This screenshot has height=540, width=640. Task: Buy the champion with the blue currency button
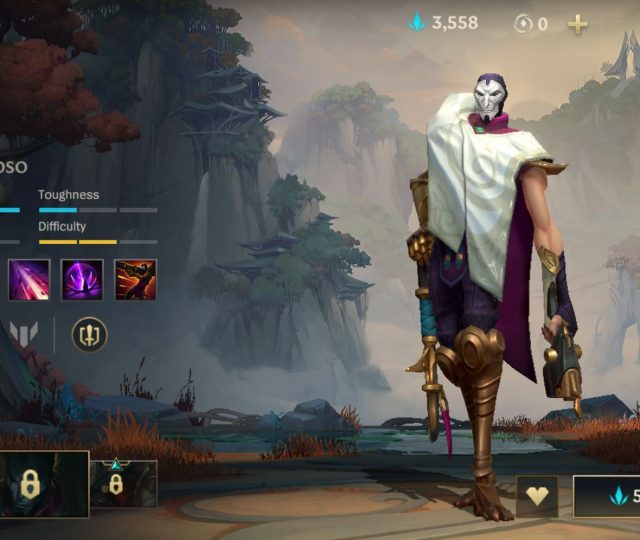click(607, 496)
